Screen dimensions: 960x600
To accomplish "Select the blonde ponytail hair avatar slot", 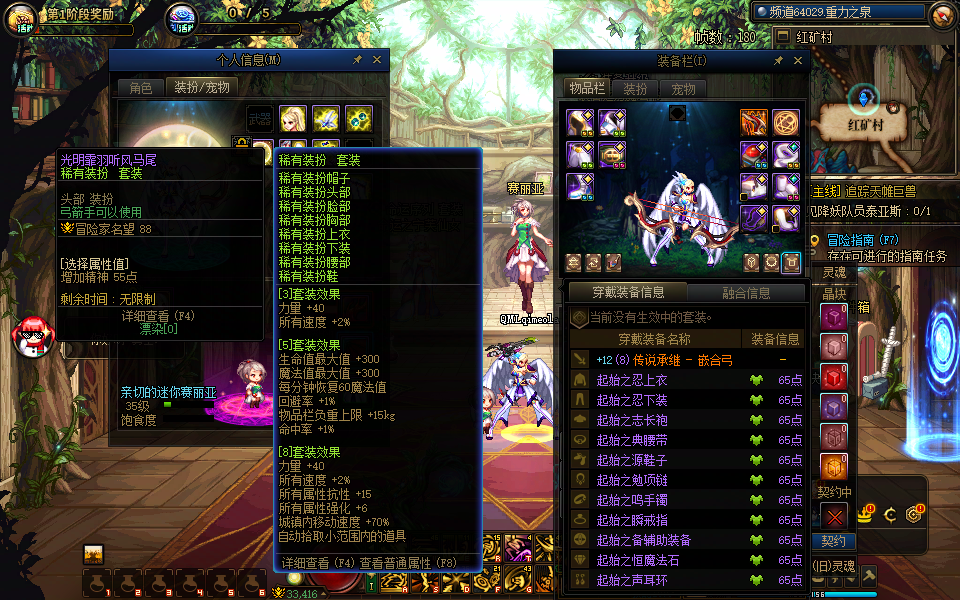I will coord(292,119).
